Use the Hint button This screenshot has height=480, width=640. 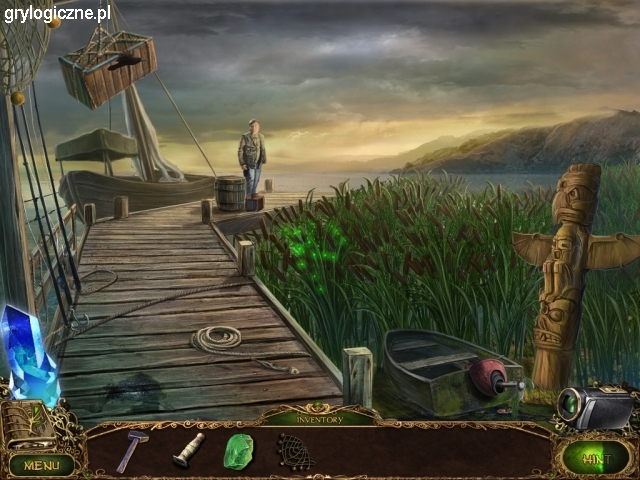coord(595,459)
